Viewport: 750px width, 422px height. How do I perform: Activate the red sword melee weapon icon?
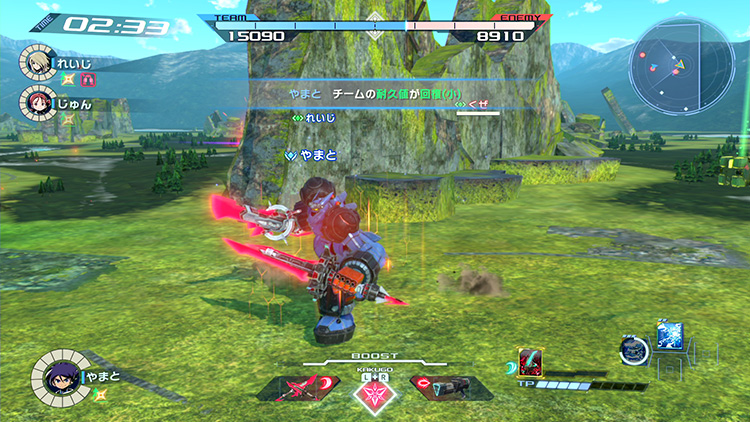[x=300, y=387]
